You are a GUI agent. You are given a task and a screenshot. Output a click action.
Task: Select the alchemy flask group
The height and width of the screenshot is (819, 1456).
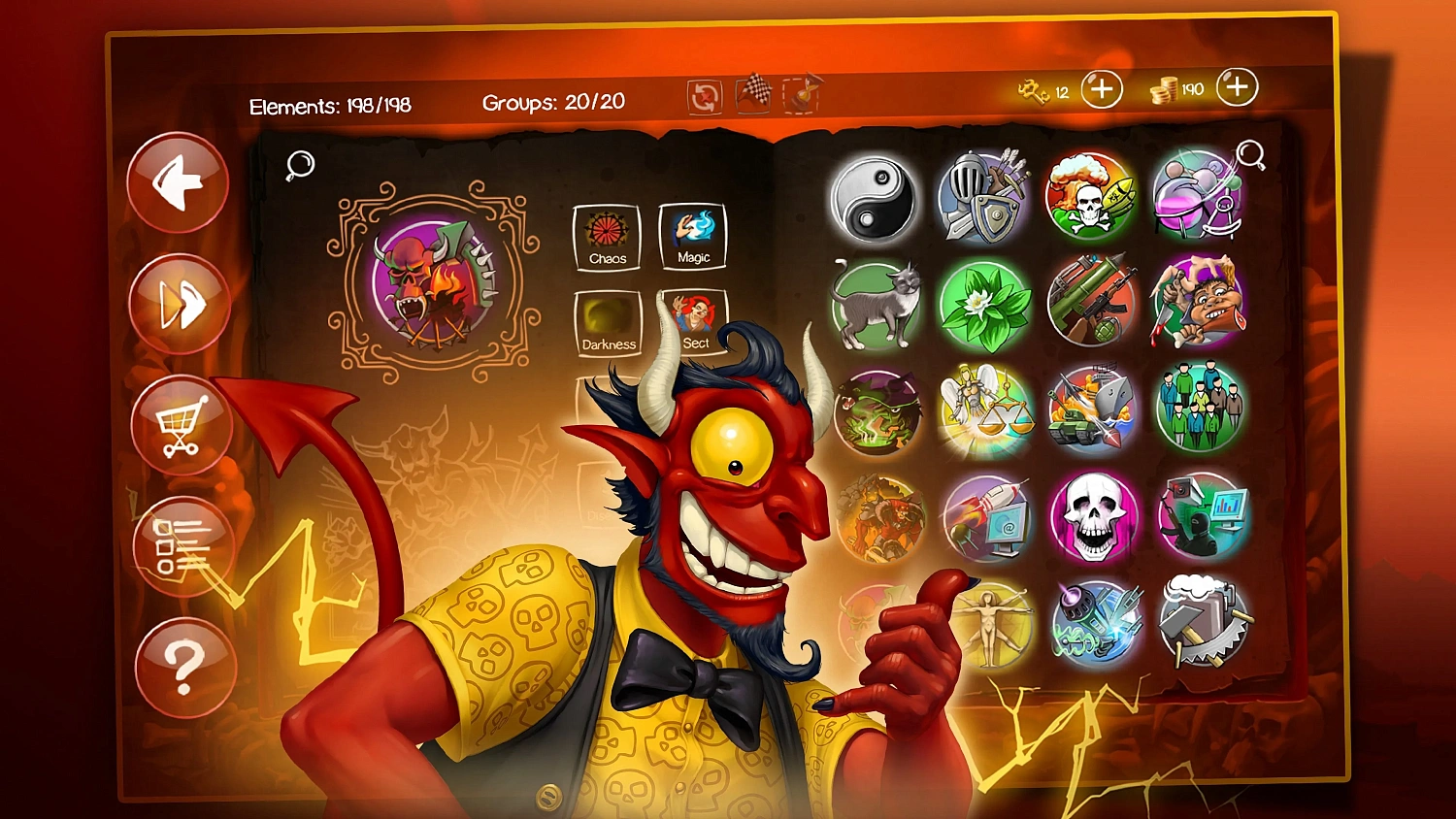1197,197
